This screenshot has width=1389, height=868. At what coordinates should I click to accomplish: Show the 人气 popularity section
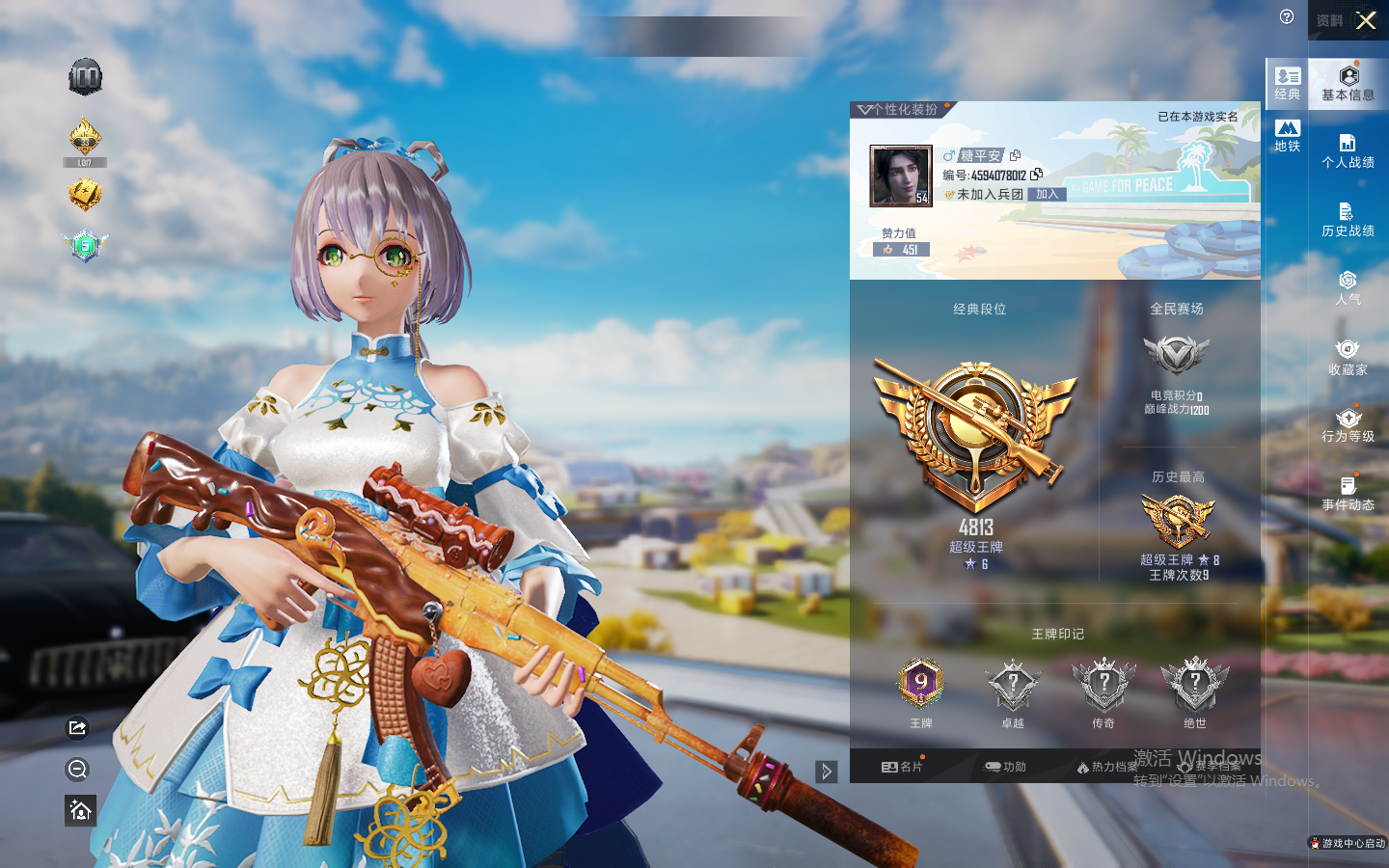pyautogui.click(x=1348, y=287)
